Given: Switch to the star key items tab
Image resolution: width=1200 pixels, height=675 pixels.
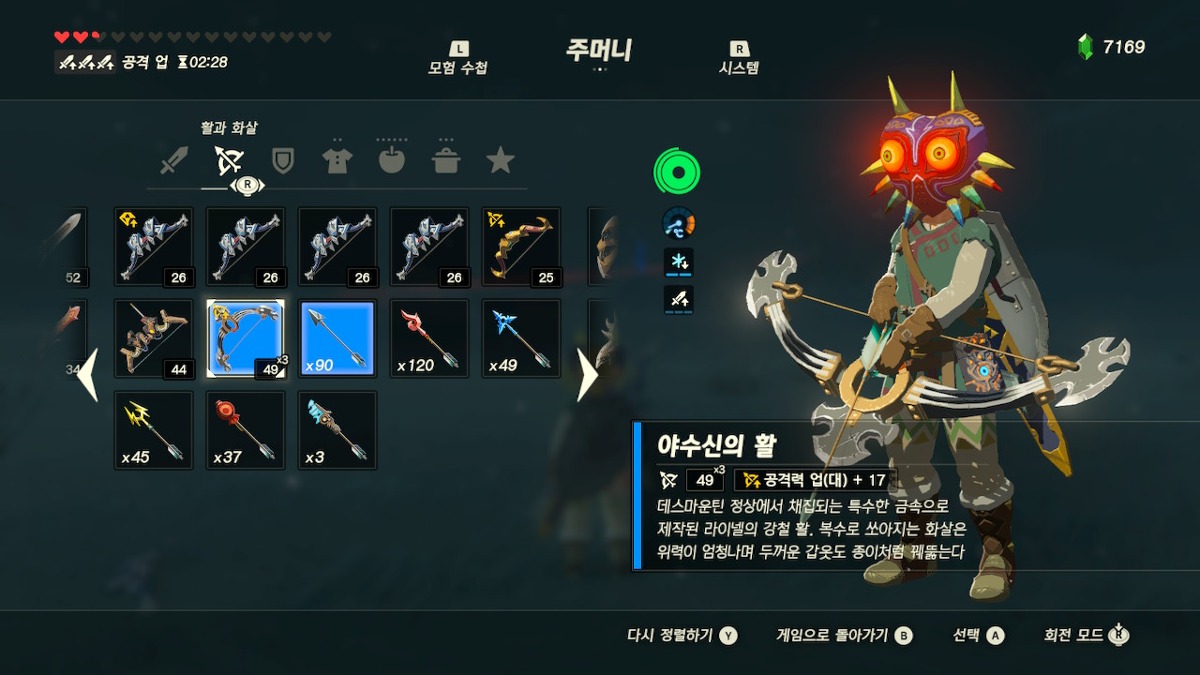Looking at the screenshot, I should (x=500, y=160).
